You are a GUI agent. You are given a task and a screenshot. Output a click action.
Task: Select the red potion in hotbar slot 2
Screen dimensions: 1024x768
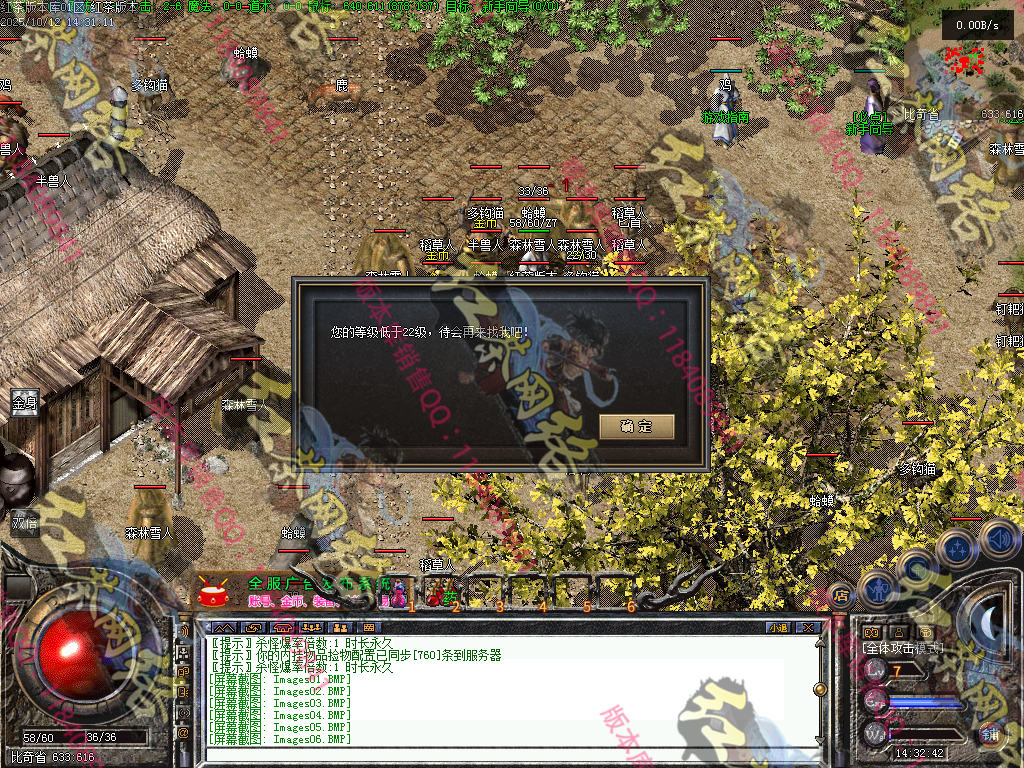(440, 594)
